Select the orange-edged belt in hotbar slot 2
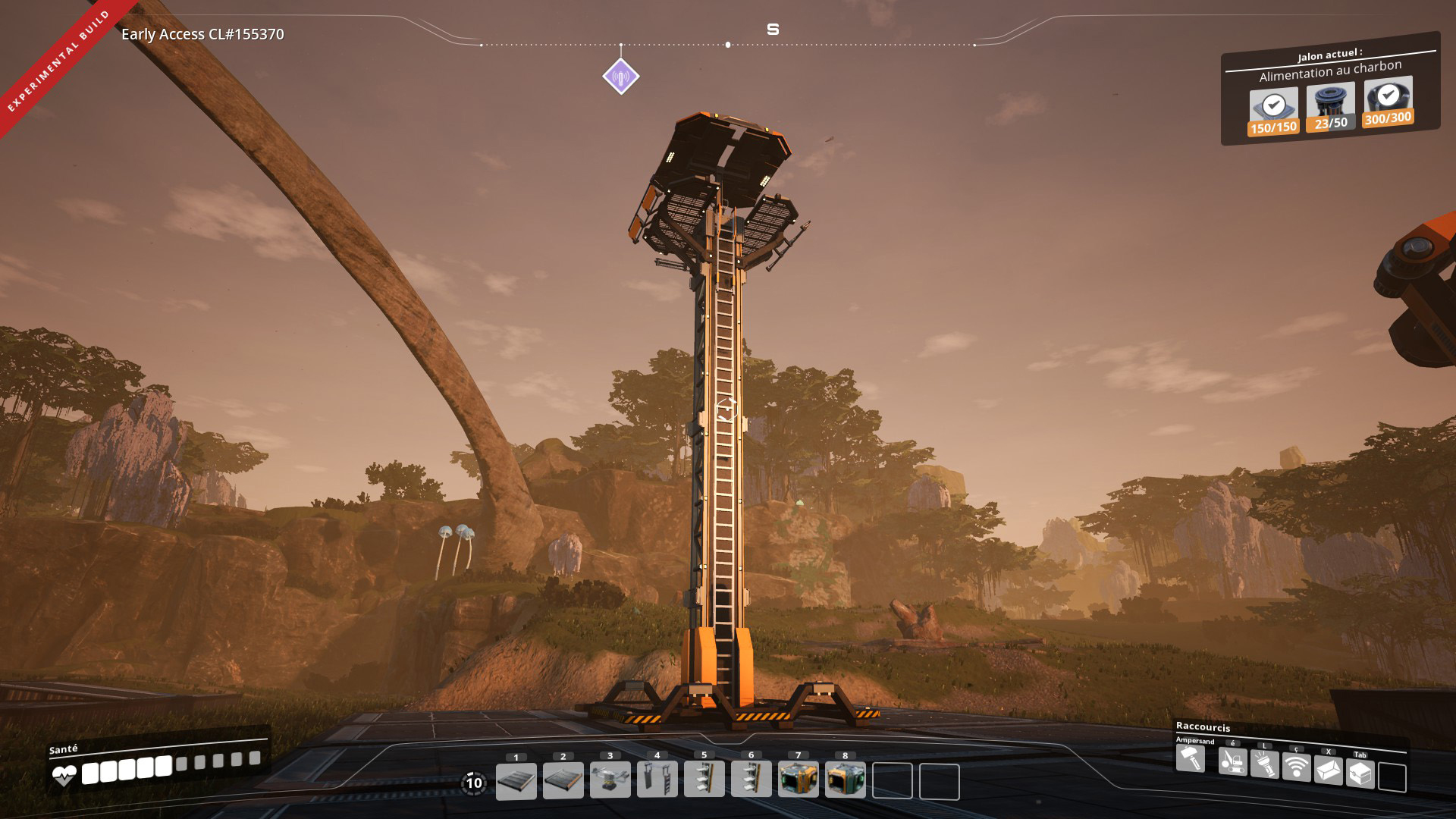 coord(563,780)
